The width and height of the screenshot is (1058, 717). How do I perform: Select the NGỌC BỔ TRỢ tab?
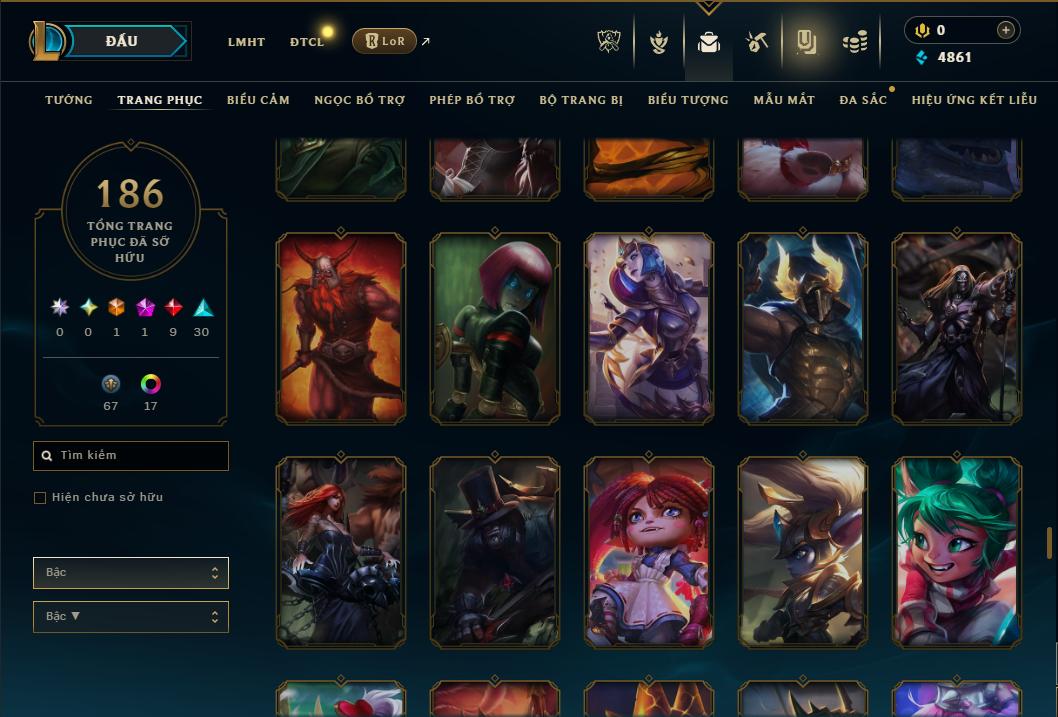tap(359, 100)
